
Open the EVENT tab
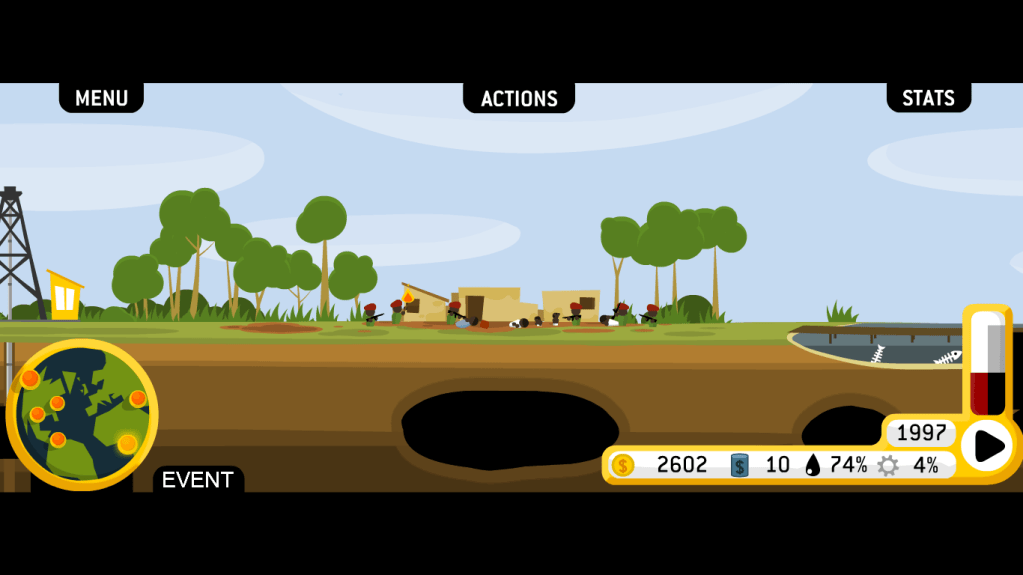coord(197,480)
